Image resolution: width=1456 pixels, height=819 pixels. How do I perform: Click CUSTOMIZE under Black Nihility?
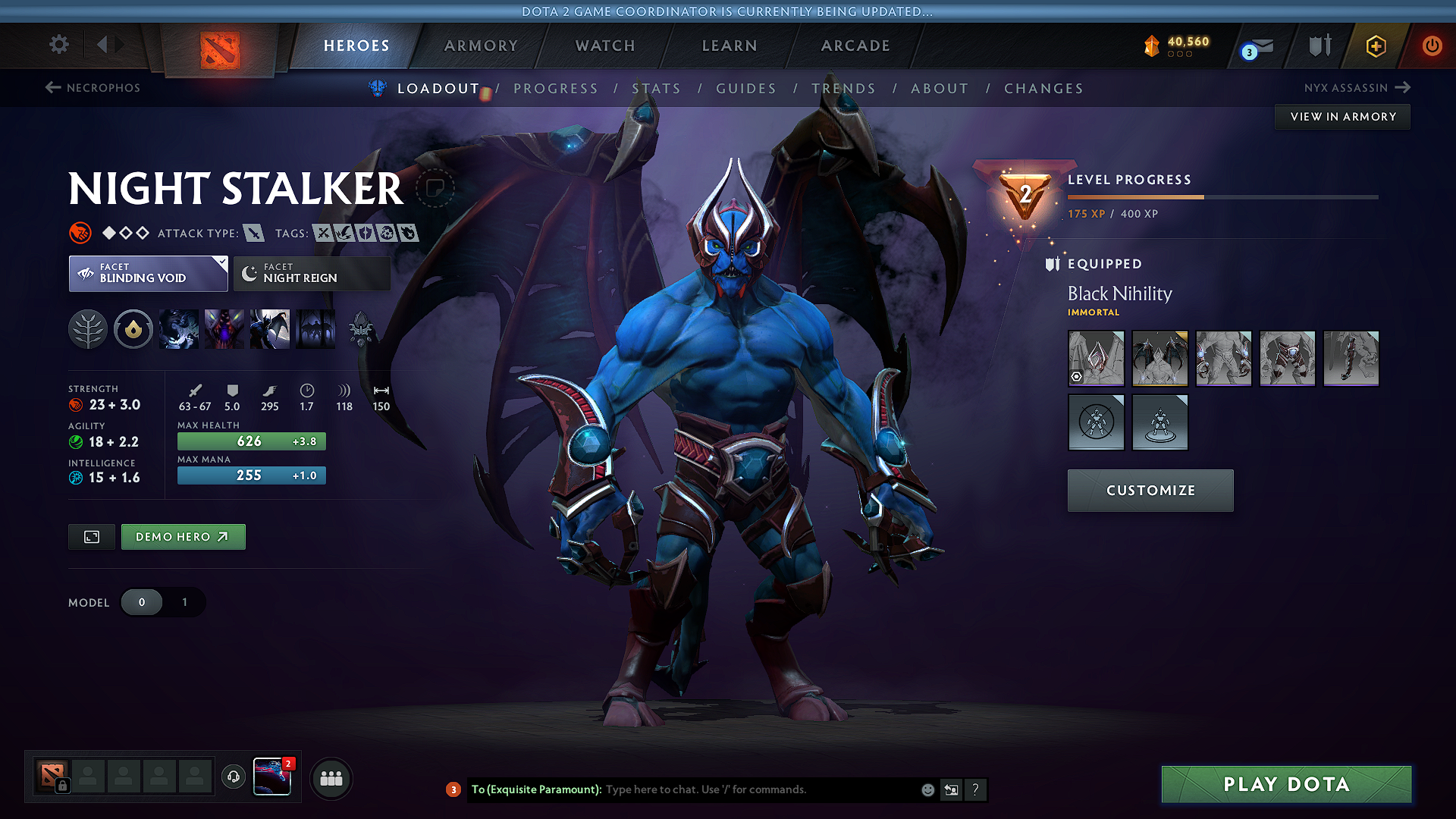[x=1150, y=490]
